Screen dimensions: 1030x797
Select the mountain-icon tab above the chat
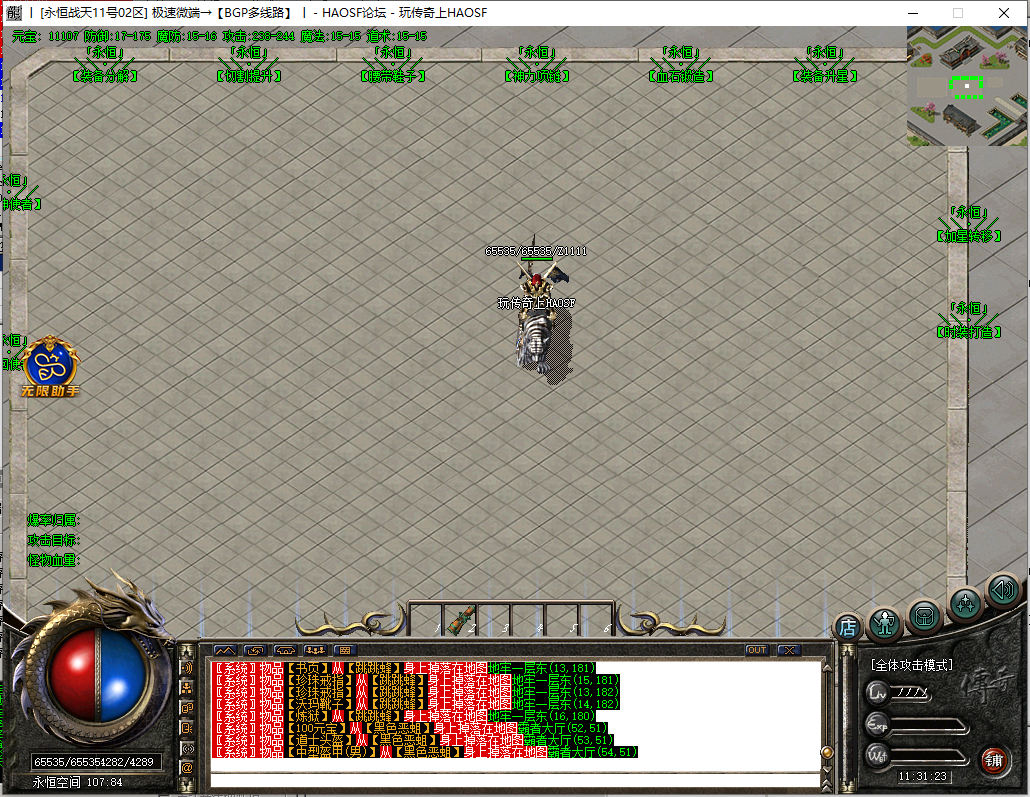pyautogui.click(x=224, y=650)
